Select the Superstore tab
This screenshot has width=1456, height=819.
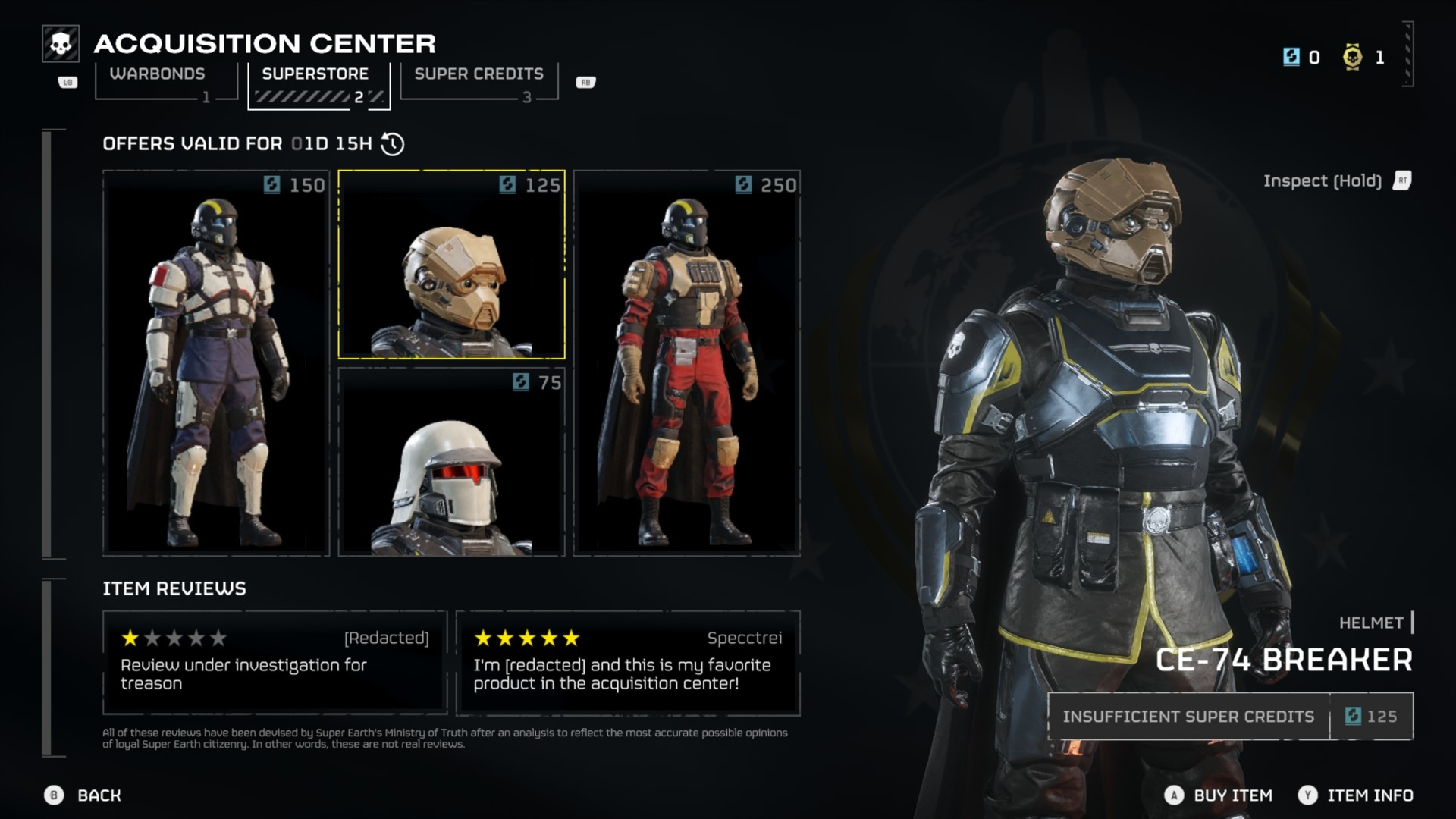[x=315, y=74]
